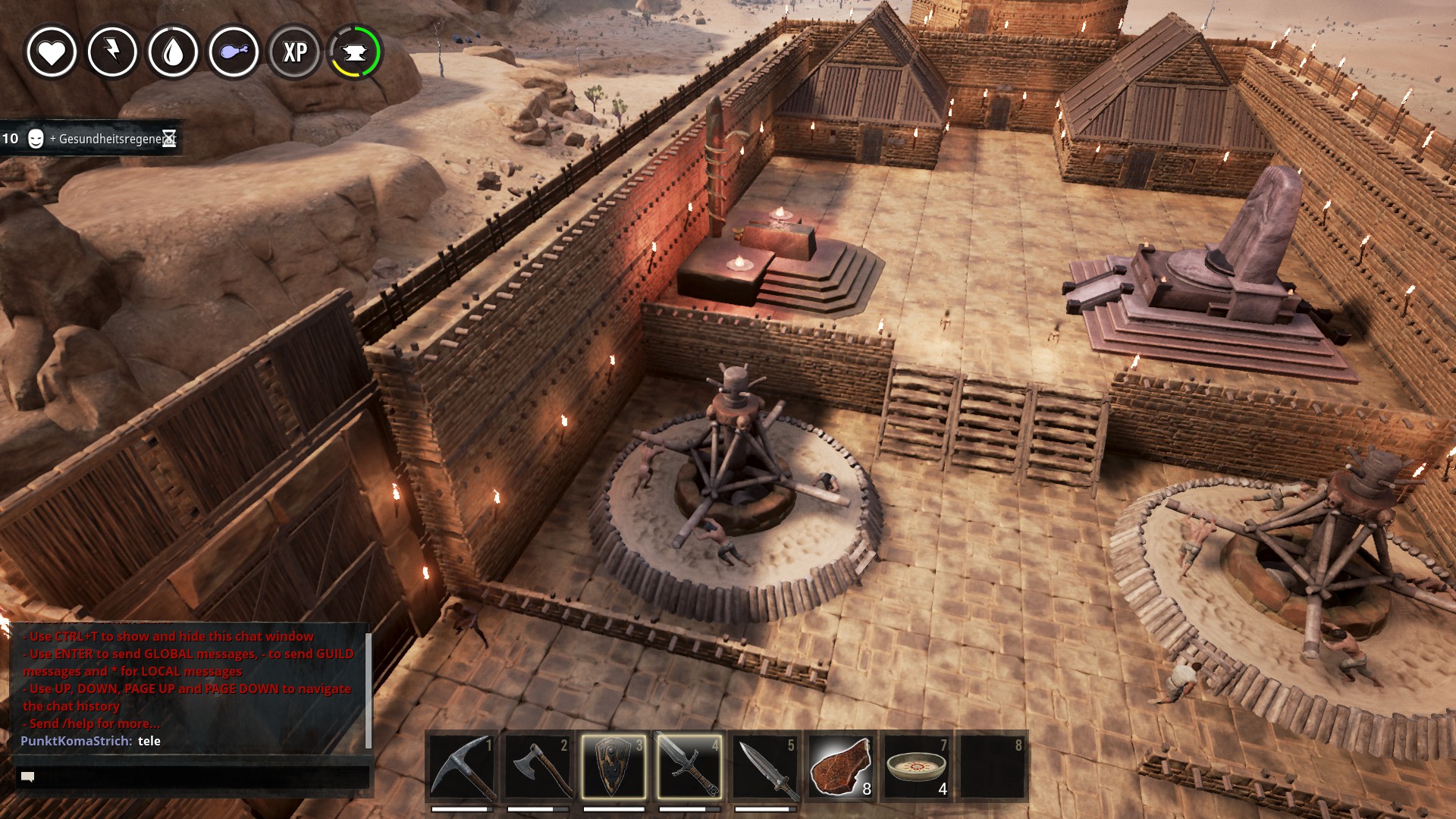This screenshot has height=819, width=1456.
Task: Click the anvil encumbrance icon
Action: pos(355,52)
